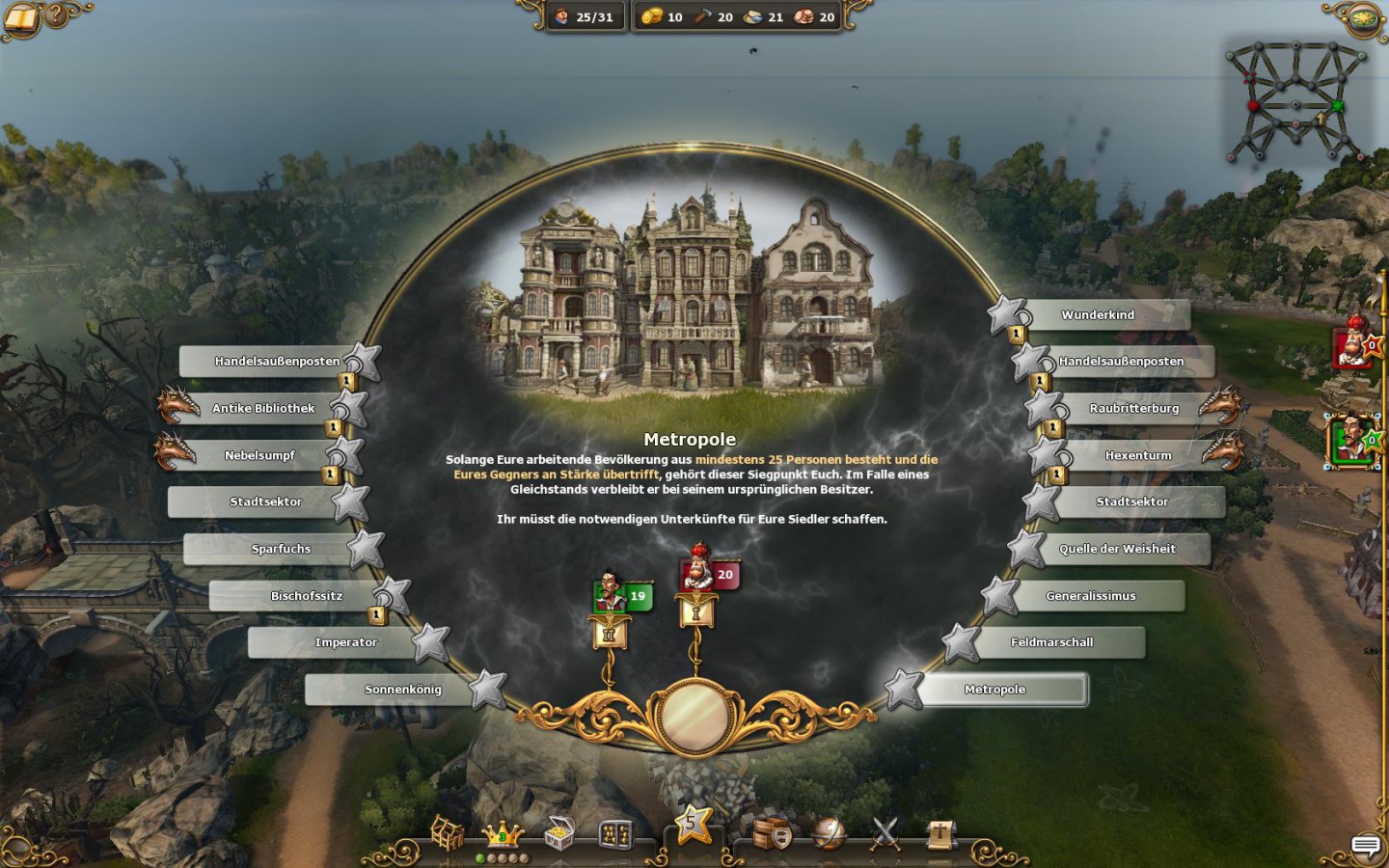The image size is (1389, 868).
Task: View the Feldmarschall victory point
Action: point(1051,642)
